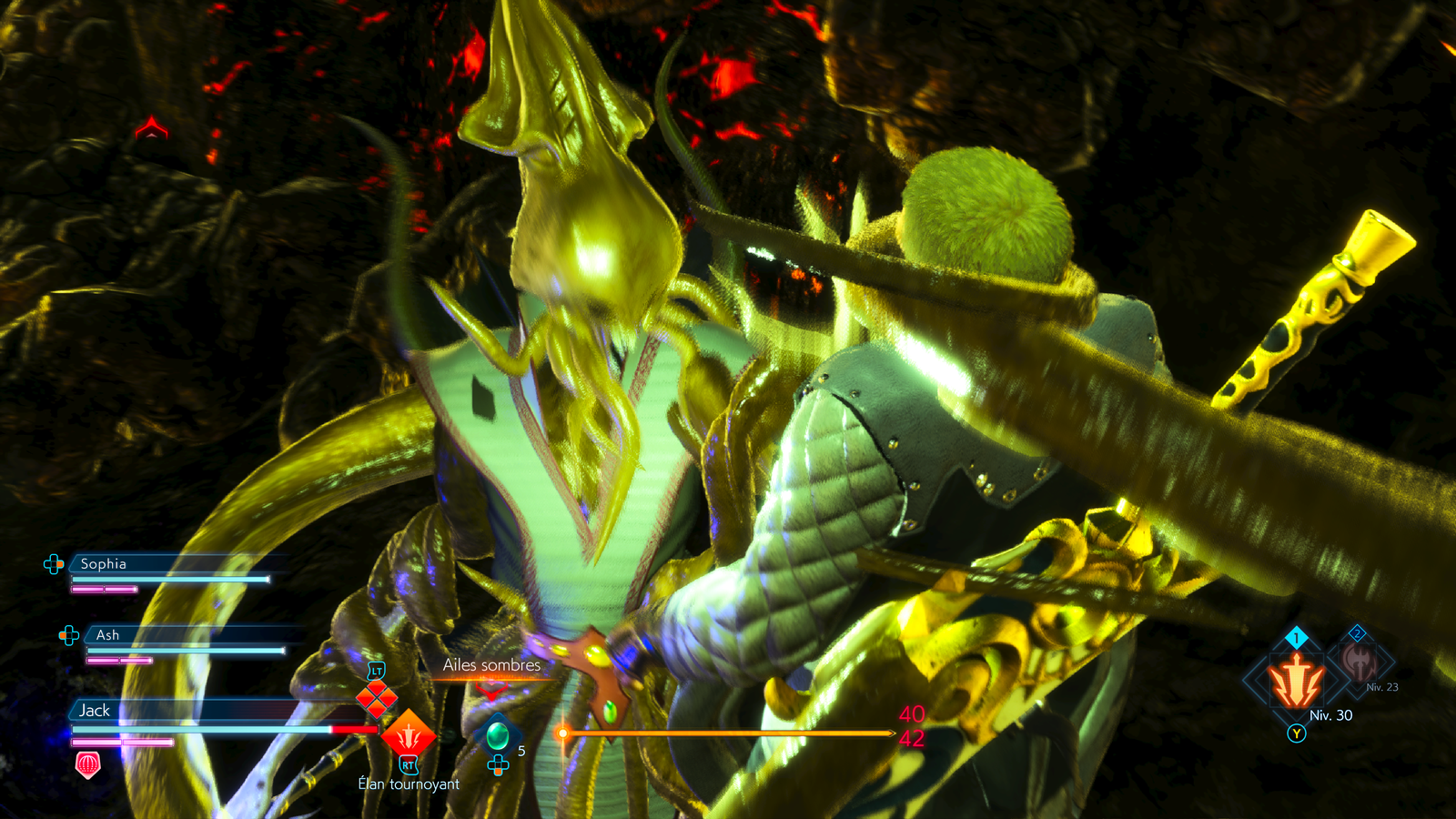Image resolution: width=1456 pixels, height=819 pixels.
Task: Select party member Ash's nameplate
Action: [x=107, y=635]
